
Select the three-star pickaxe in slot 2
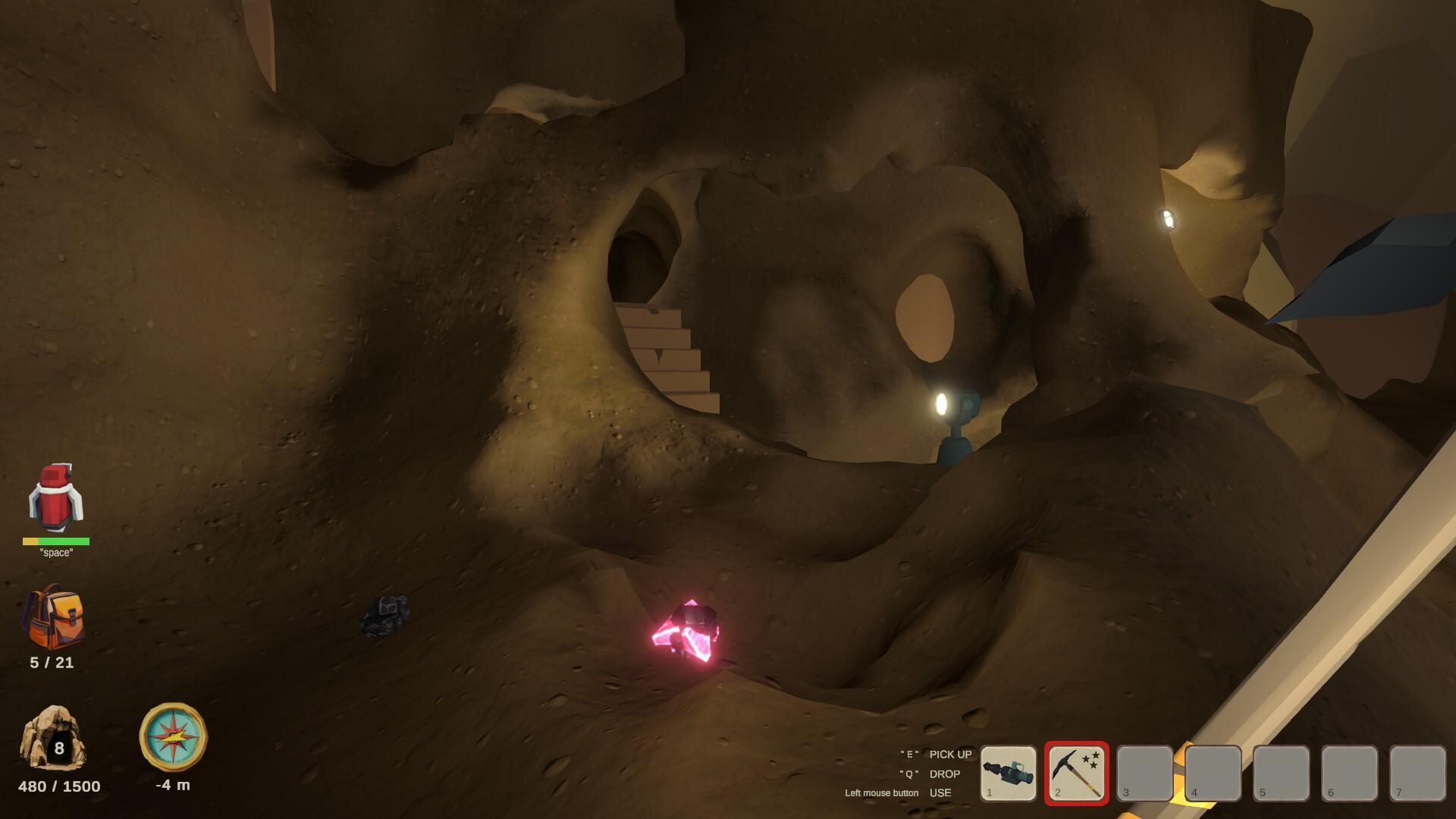[1075, 774]
